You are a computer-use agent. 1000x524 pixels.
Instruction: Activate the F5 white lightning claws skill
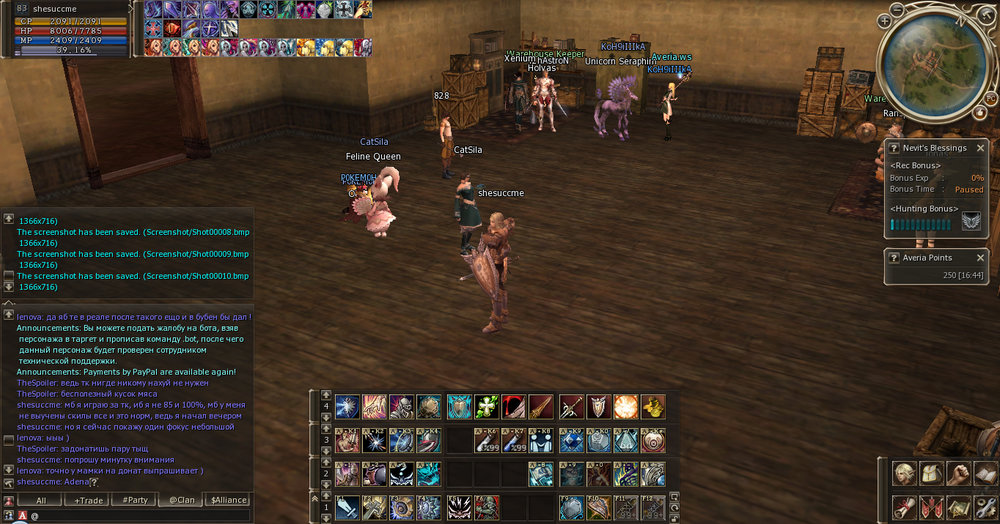coord(460,506)
